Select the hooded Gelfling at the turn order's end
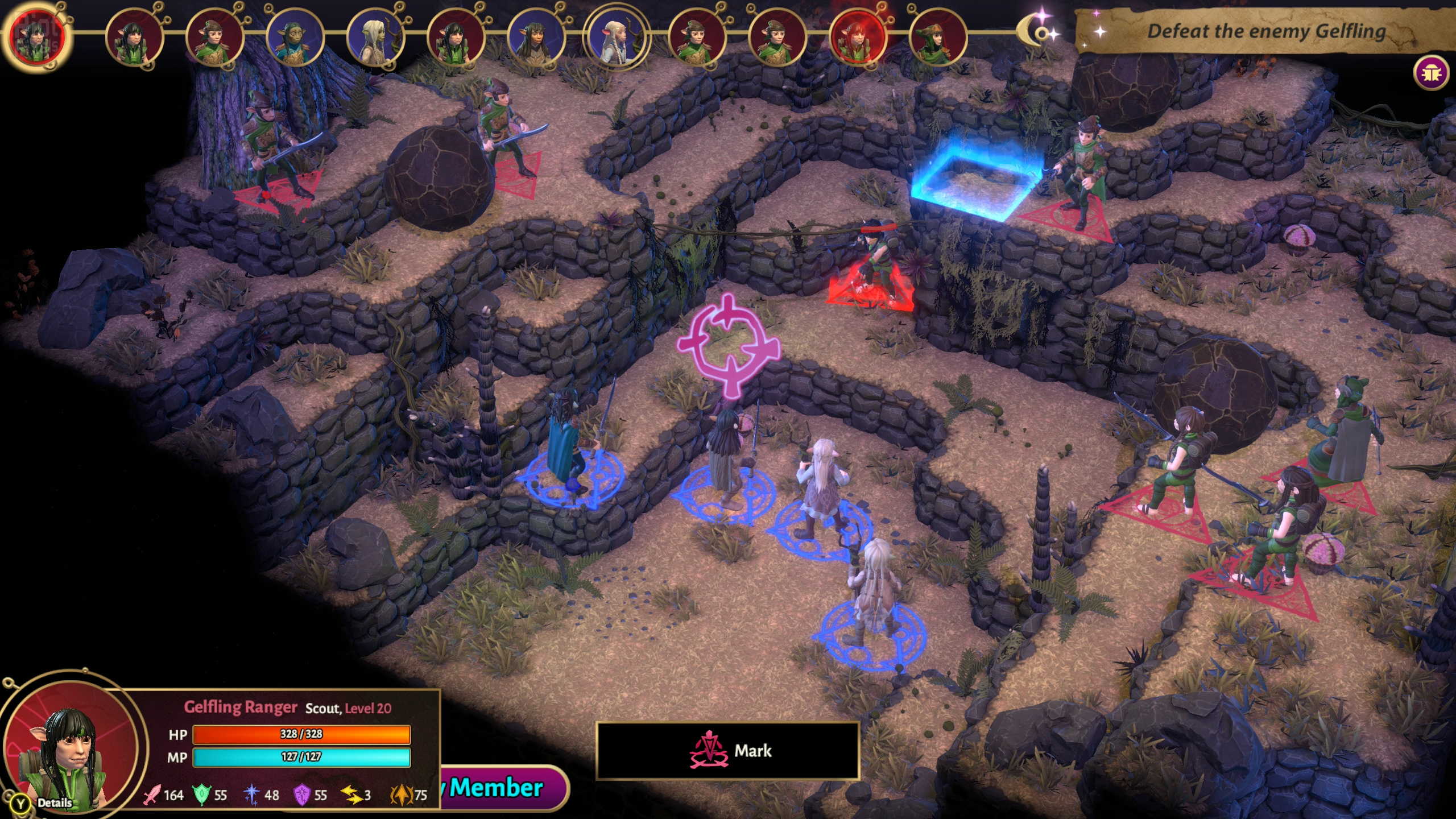The image size is (1456, 819). 937,38
